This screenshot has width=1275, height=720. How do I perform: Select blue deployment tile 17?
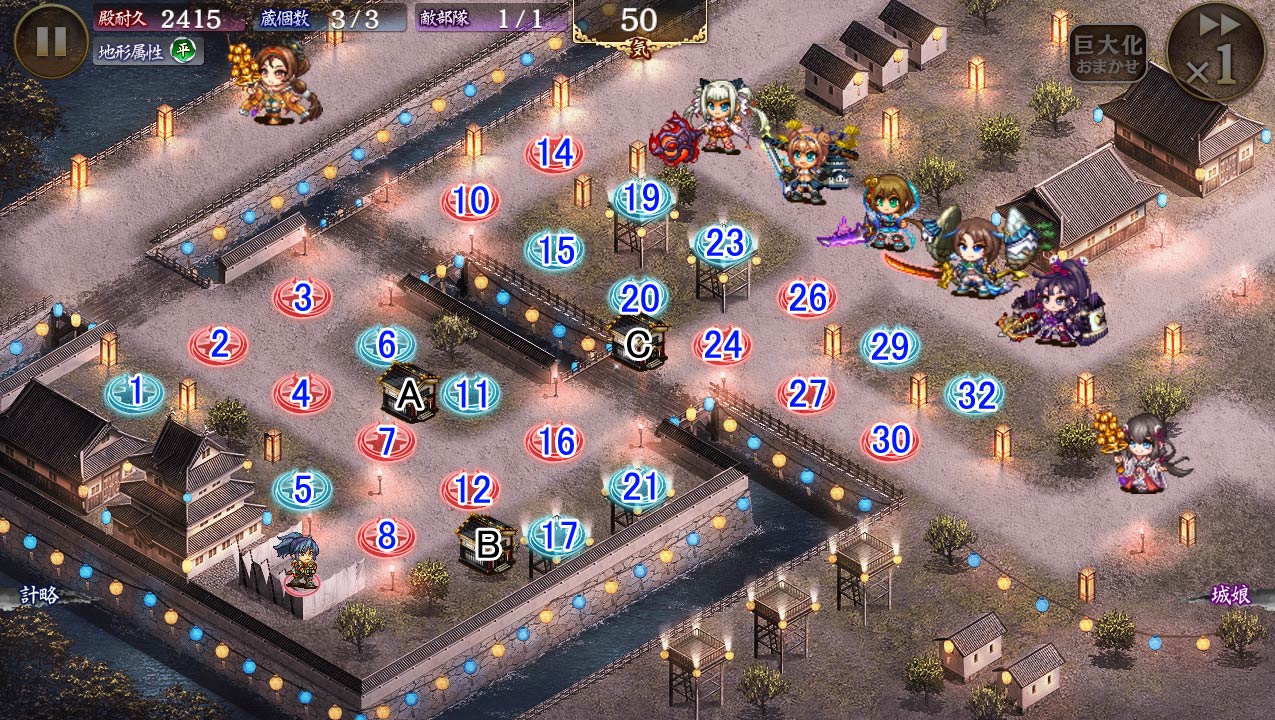557,537
